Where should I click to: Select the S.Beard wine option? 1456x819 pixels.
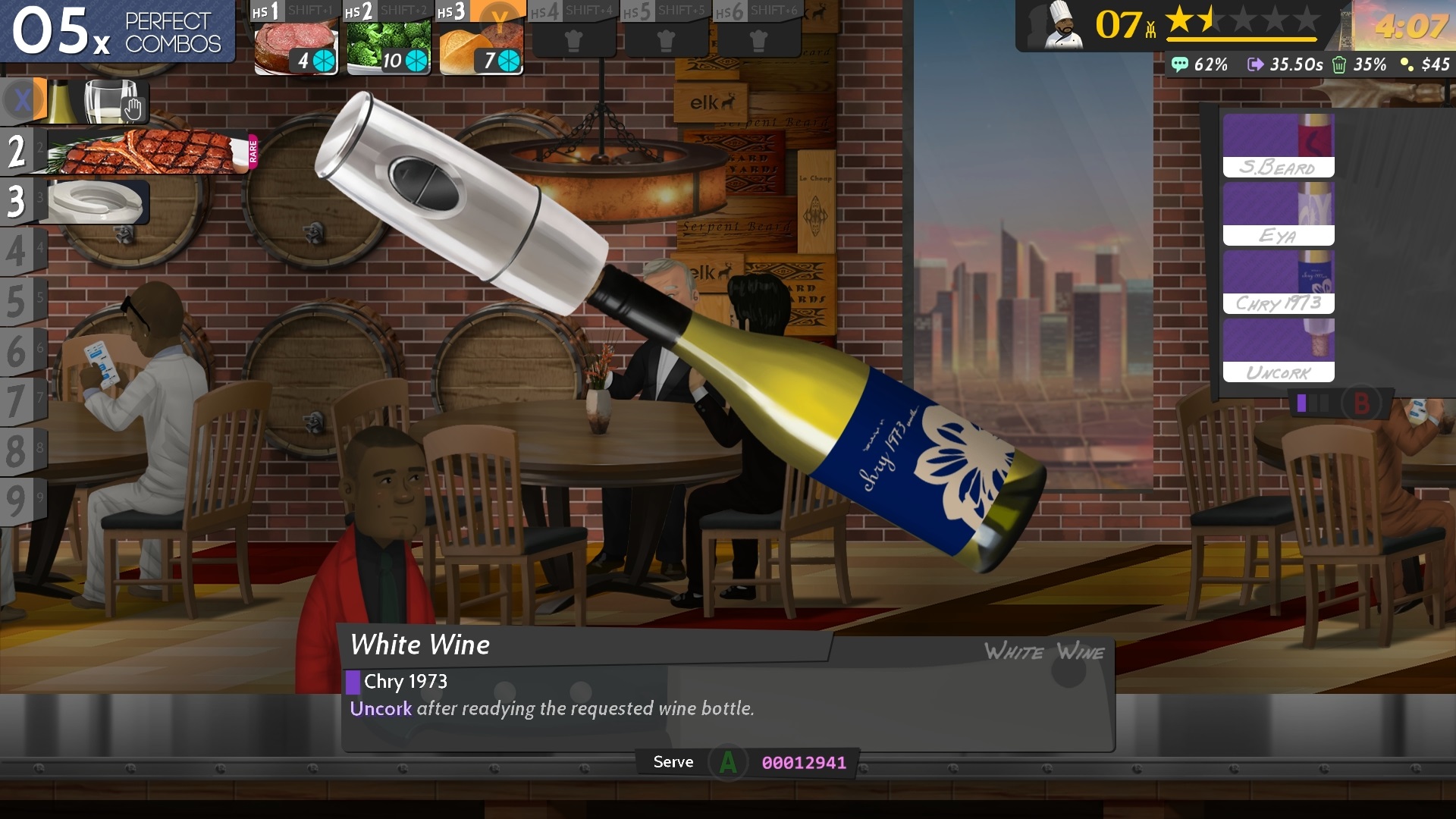point(1279,146)
